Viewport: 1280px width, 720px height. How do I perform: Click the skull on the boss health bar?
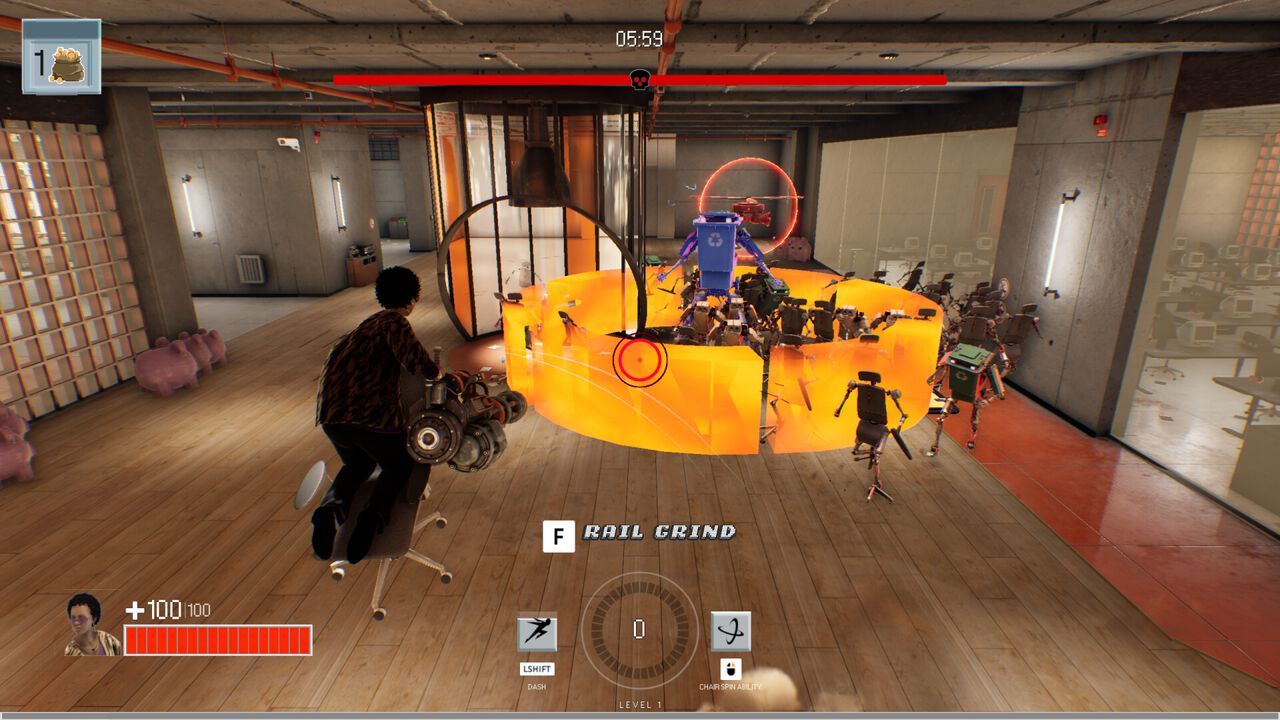click(x=637, y=76)
